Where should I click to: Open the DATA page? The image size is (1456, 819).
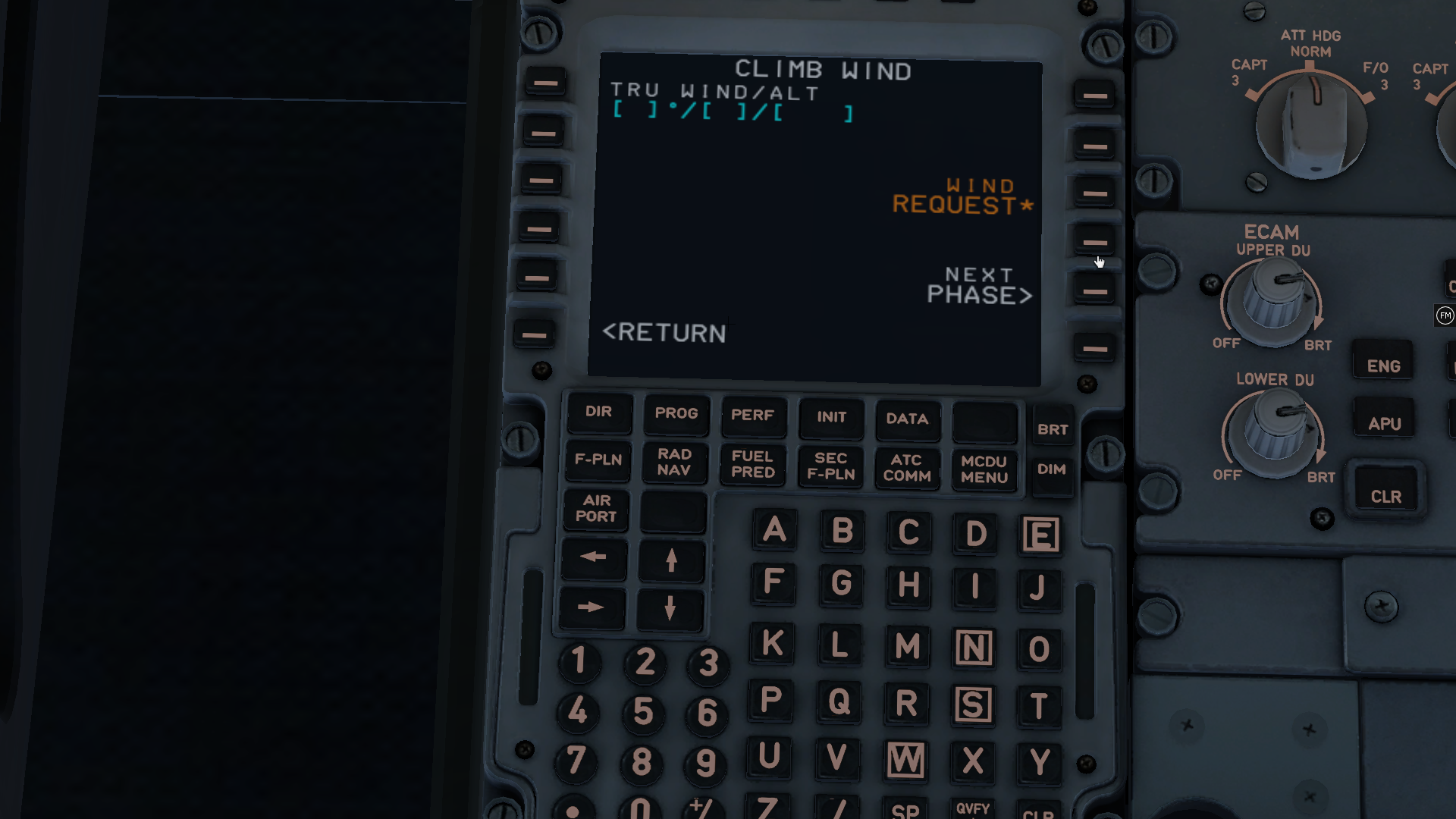tap(907, 419)
